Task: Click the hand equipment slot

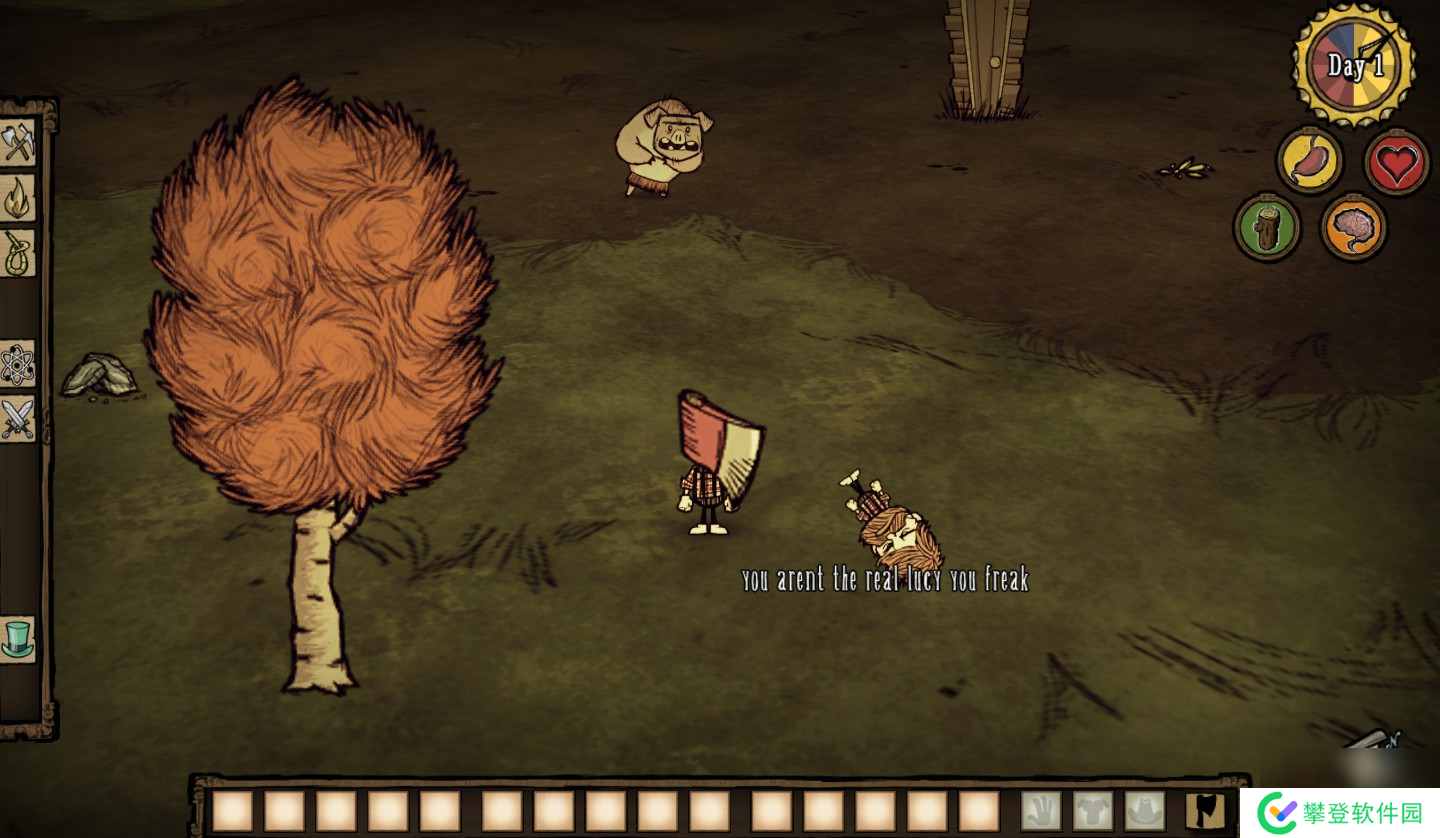Action: coord(1041,811)
